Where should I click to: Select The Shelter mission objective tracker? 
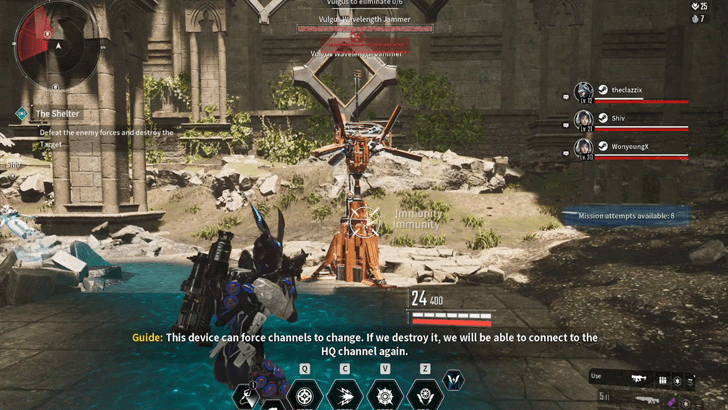[x=57, y=114]
